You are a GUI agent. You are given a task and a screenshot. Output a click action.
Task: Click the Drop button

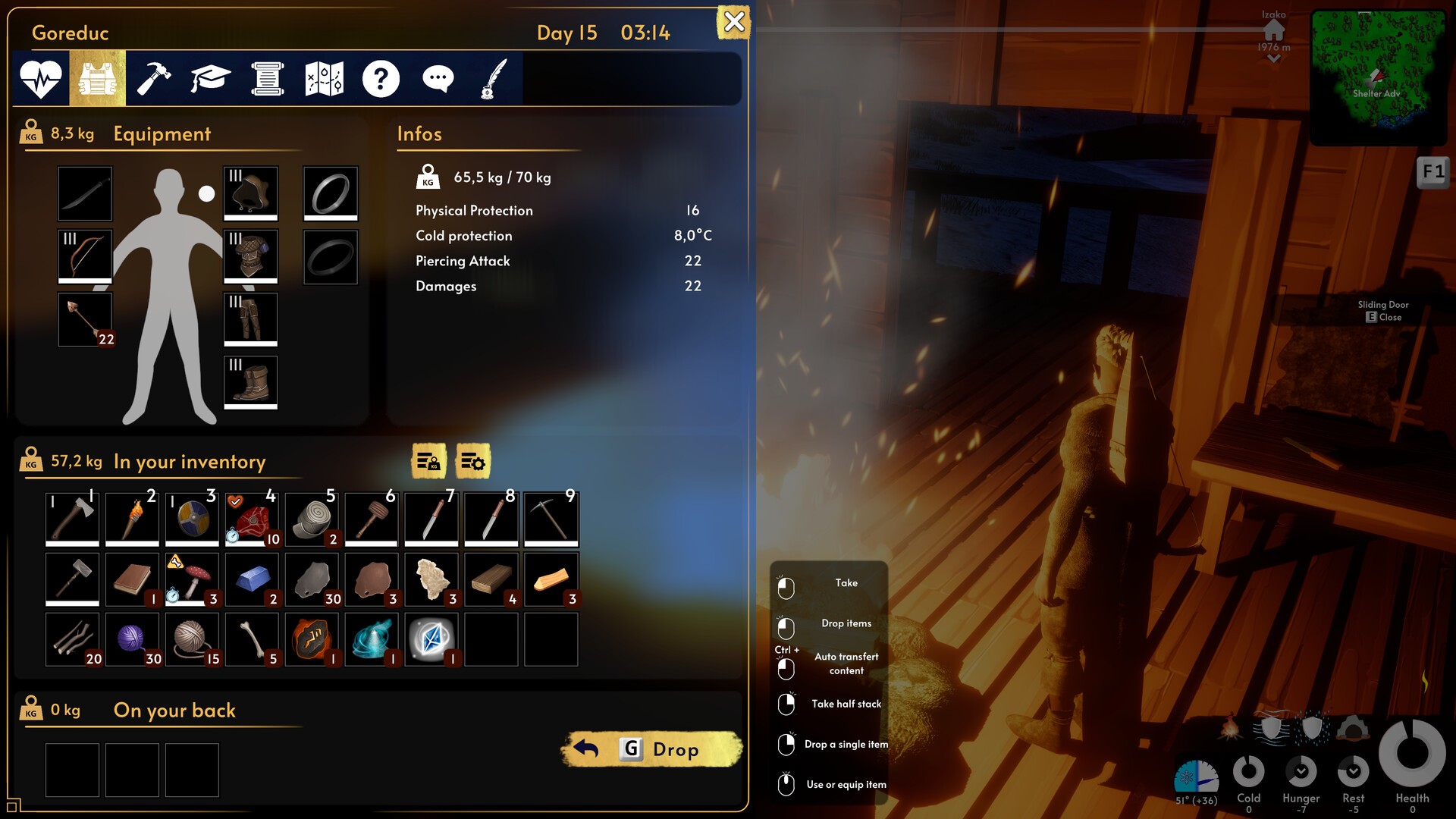point(652,749)
